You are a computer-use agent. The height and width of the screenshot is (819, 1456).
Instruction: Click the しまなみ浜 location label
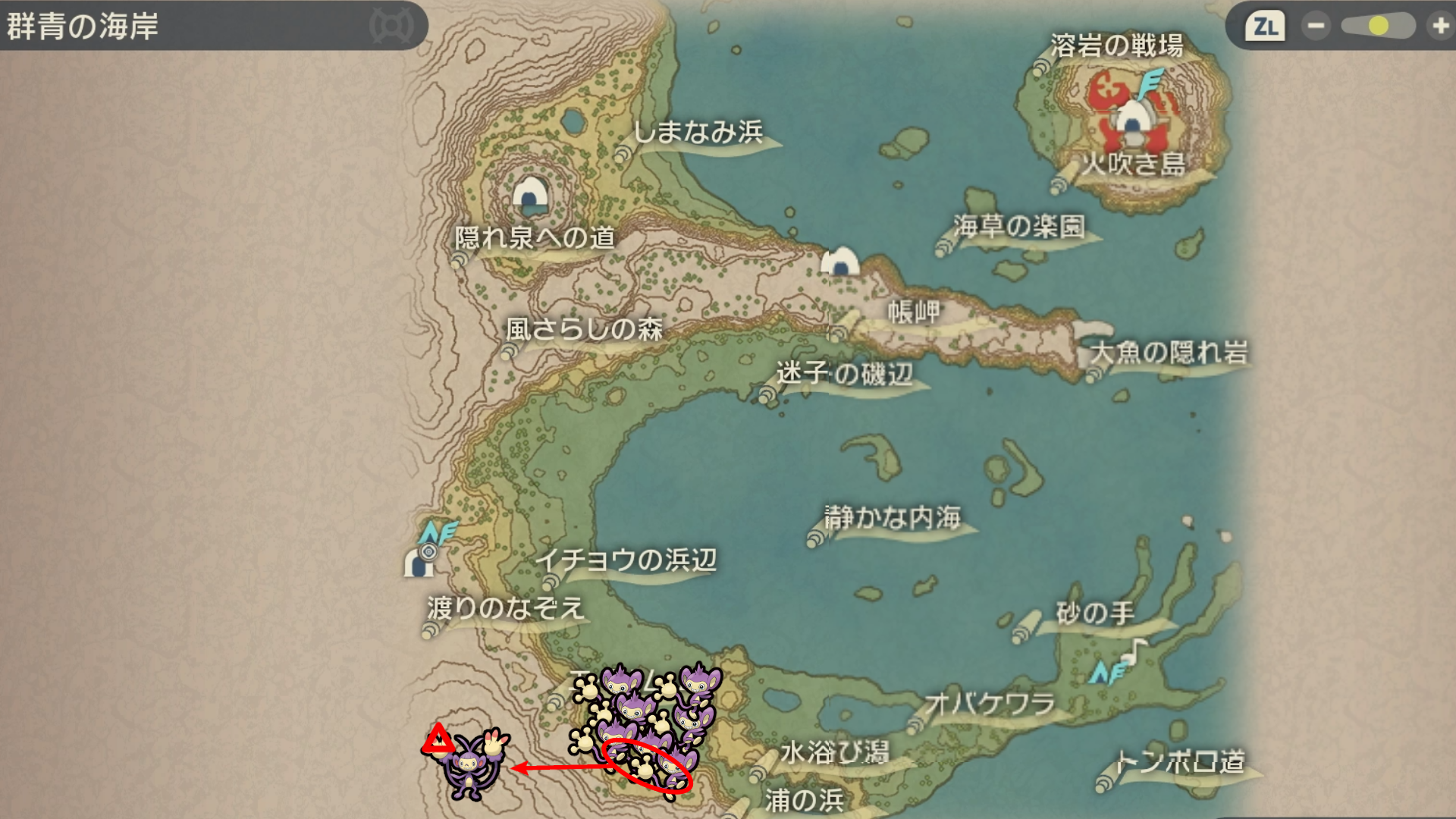pyautogui.click(x=698, y=133)
